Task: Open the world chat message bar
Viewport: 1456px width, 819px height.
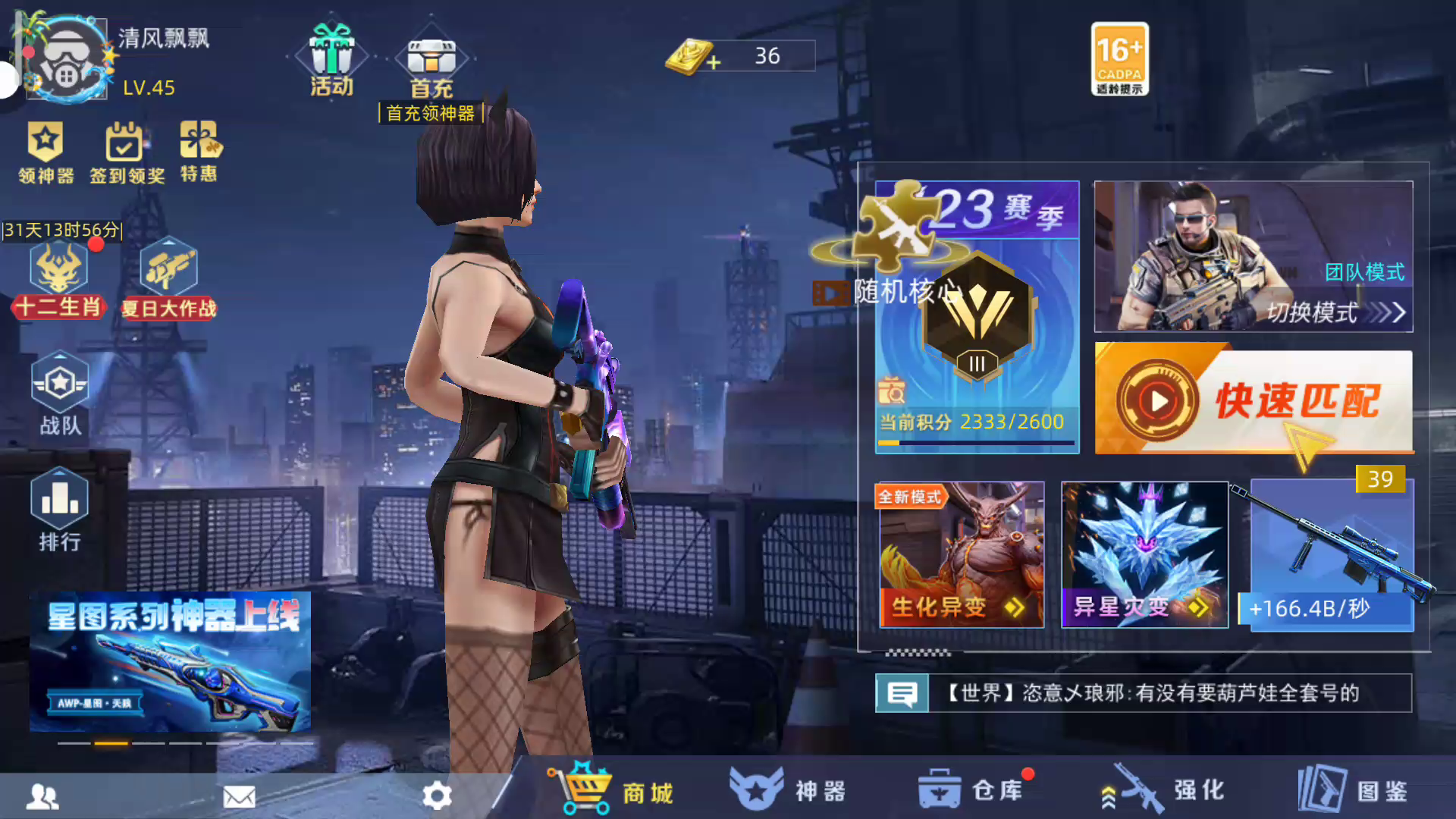Action: [1144, 693]
